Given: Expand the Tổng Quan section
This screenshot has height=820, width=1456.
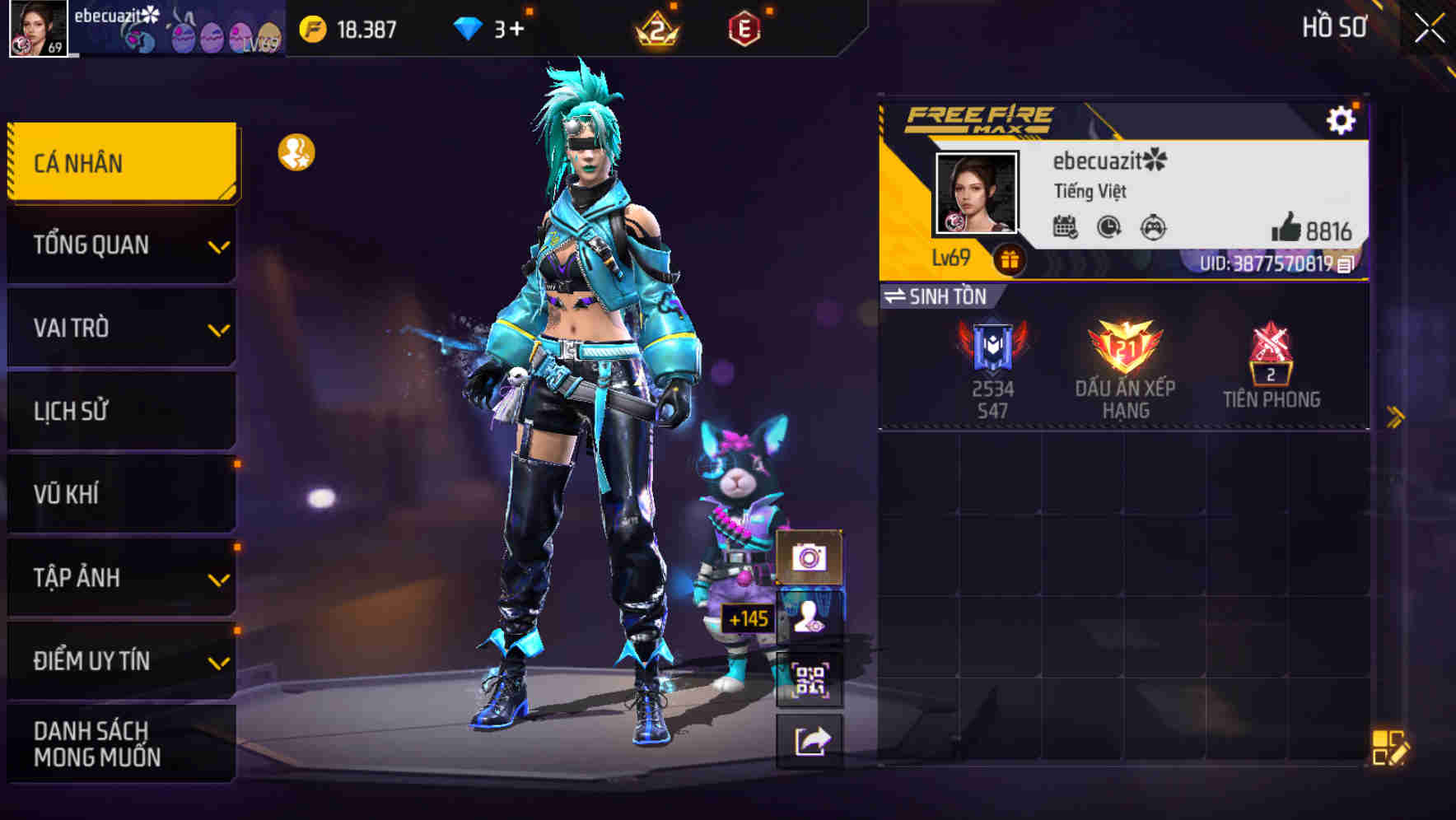Looking at the screenshot, I should tap(120, 245).
